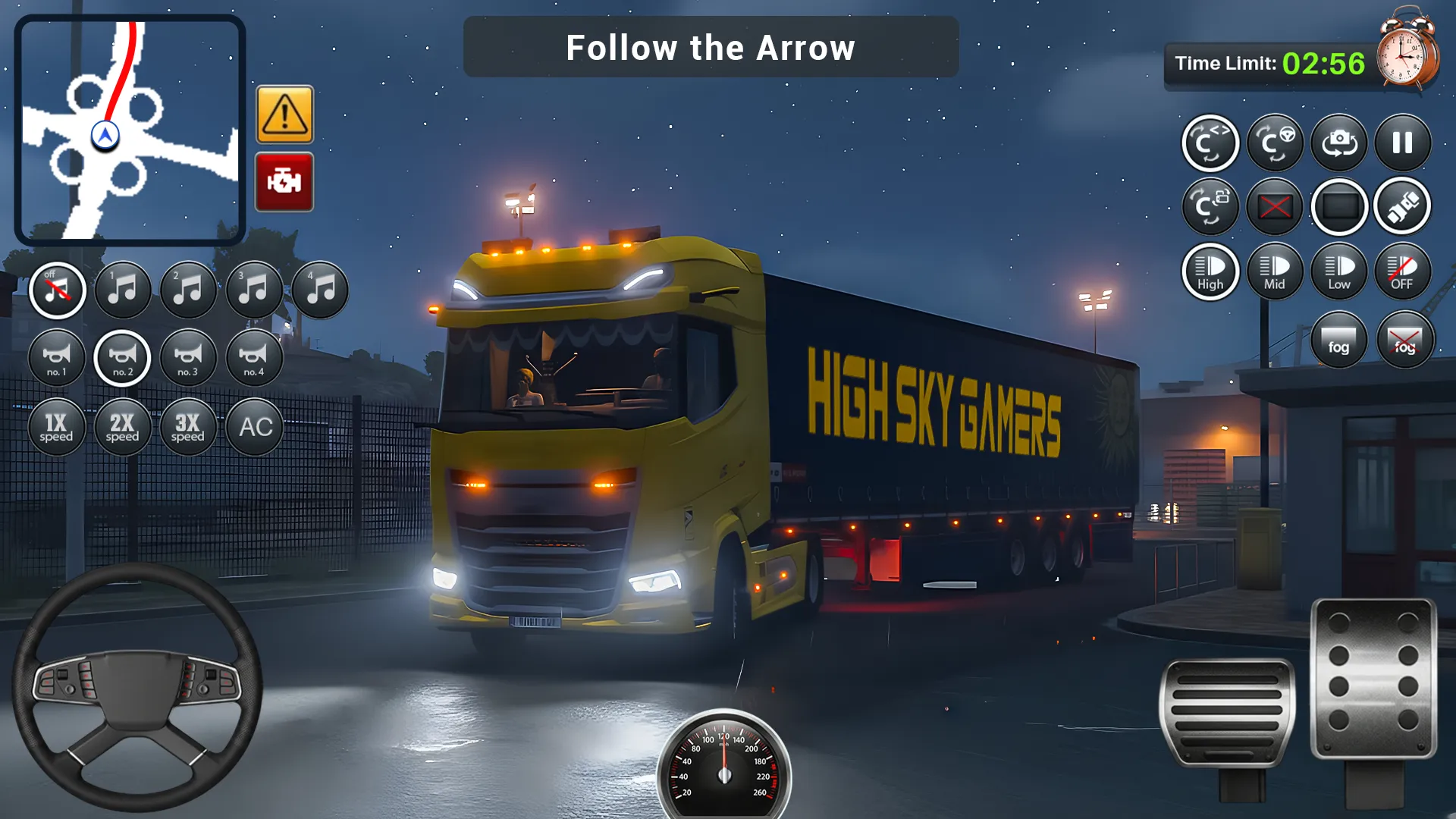1456x819 pixels.
Task: Turn the music off
Action: coord(57,290)
